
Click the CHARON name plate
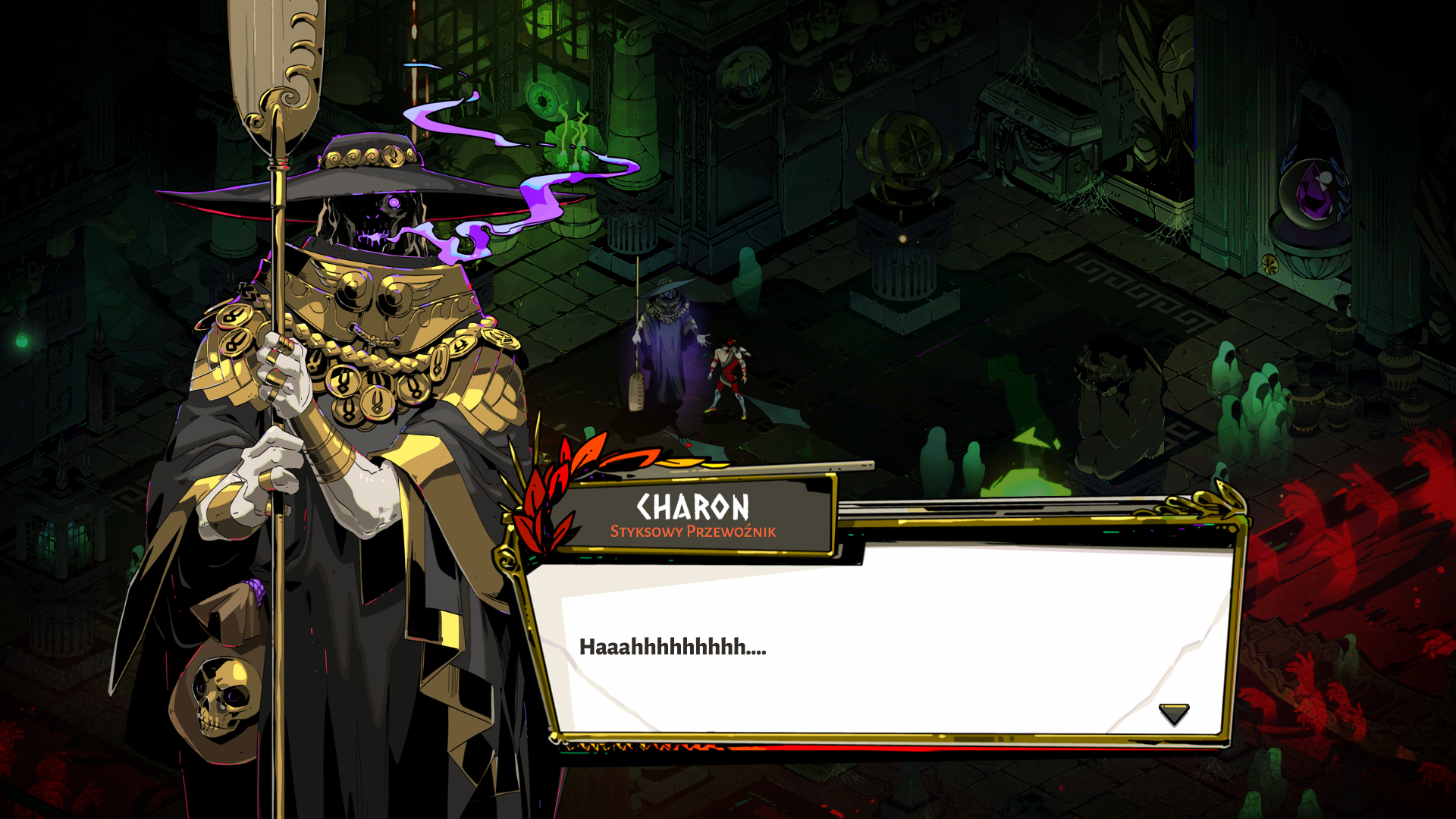[x=694, y=506]
